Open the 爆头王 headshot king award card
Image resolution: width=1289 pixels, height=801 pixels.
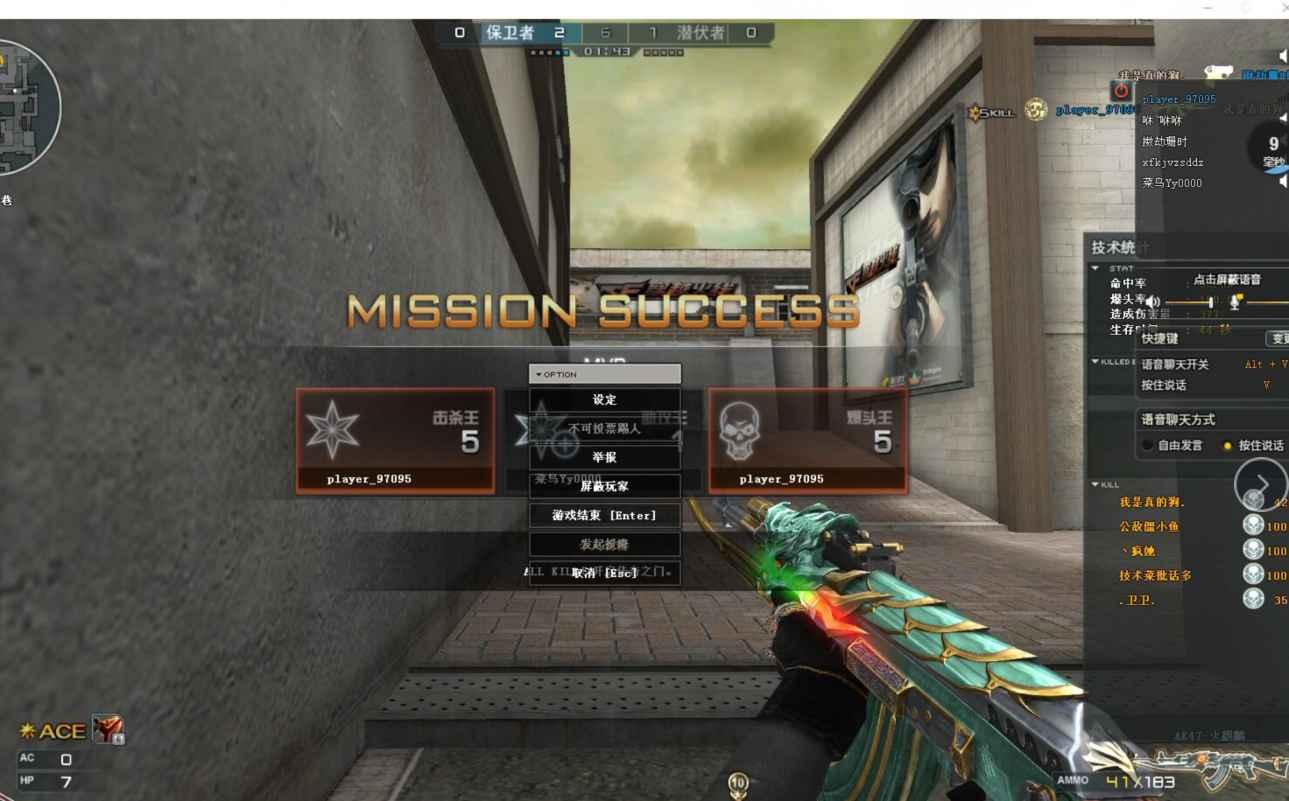click(x=808, y=440)
